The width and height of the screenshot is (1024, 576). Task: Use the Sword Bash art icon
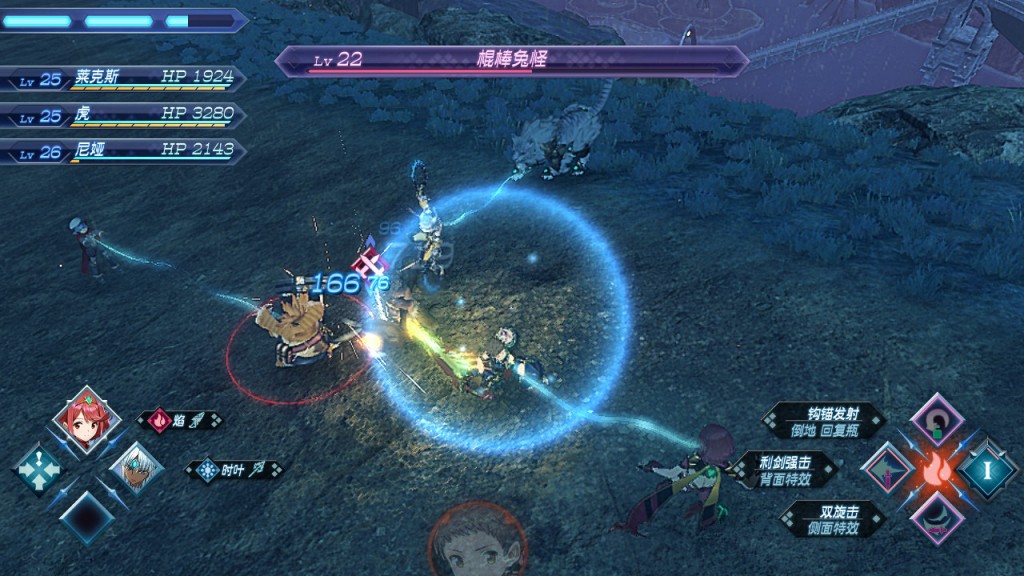887,469
